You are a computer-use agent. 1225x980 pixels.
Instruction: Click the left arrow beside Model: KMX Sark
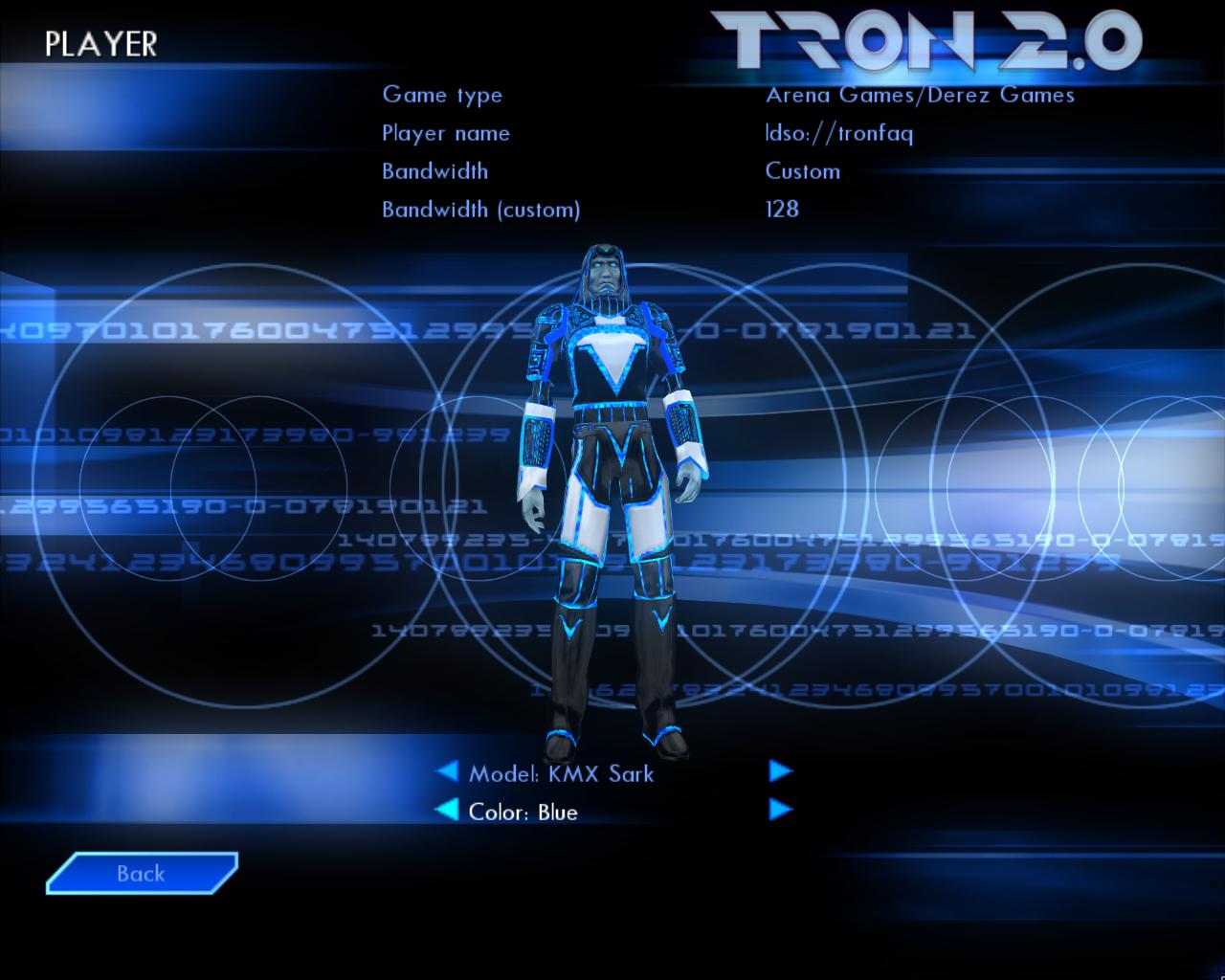[x=449, y=771]
